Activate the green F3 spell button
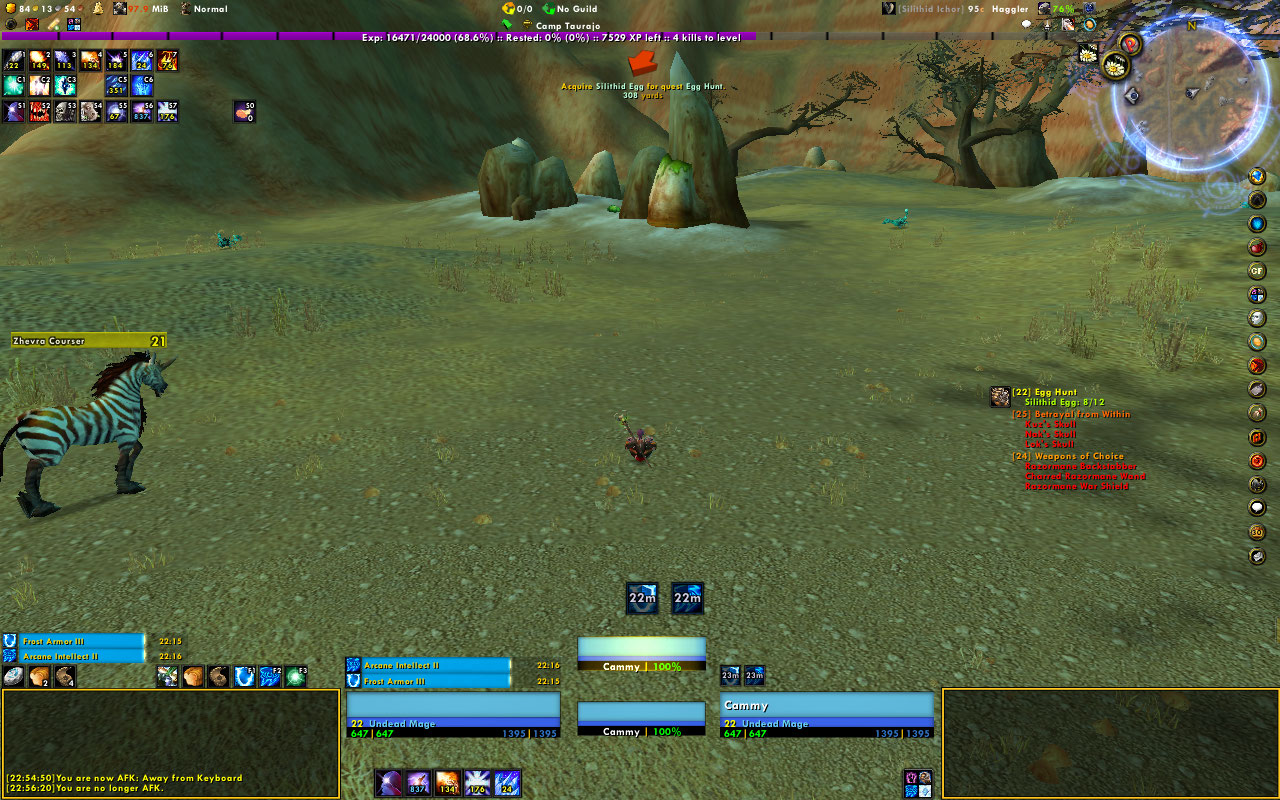This screenshot has width=1280, height=800. pos(296,677)
